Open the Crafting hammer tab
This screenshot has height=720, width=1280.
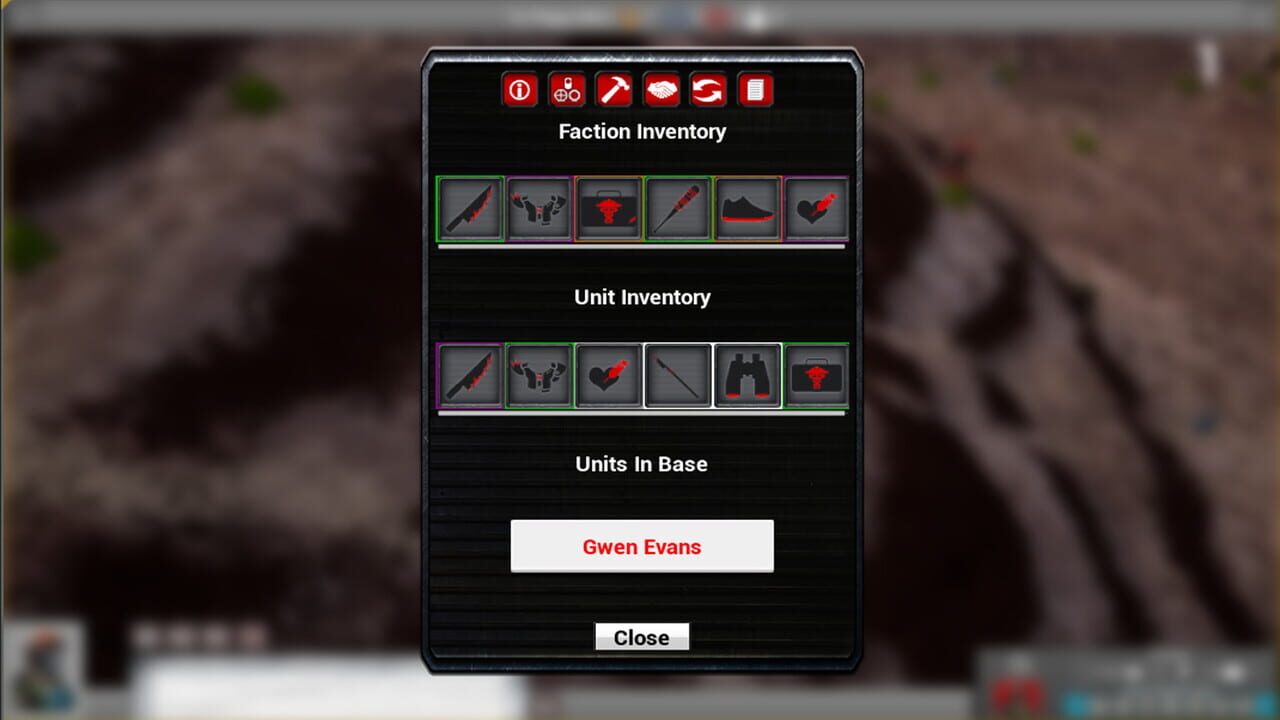click(613, 90)
